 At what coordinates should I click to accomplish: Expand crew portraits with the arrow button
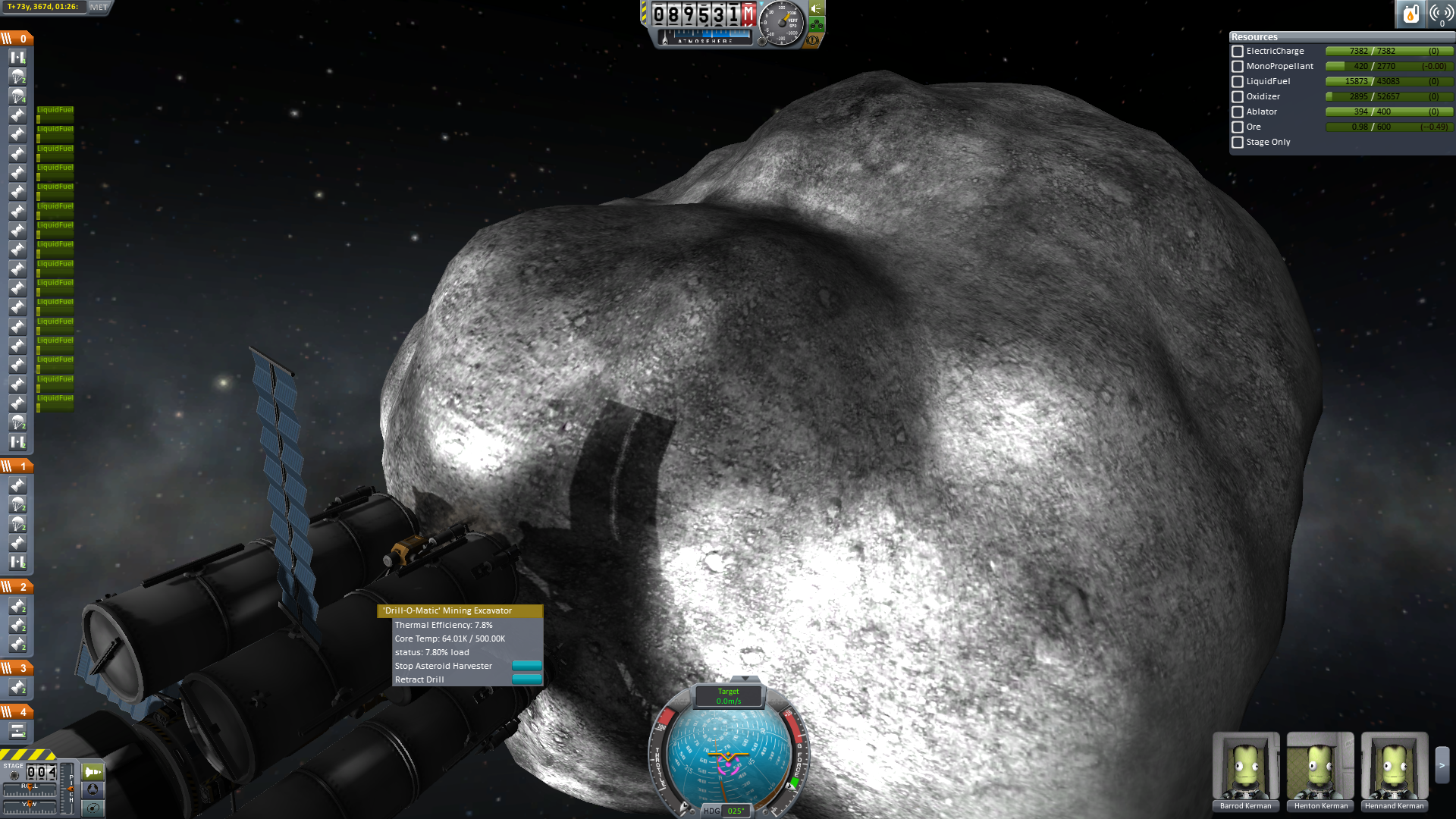coord(1442,766)
